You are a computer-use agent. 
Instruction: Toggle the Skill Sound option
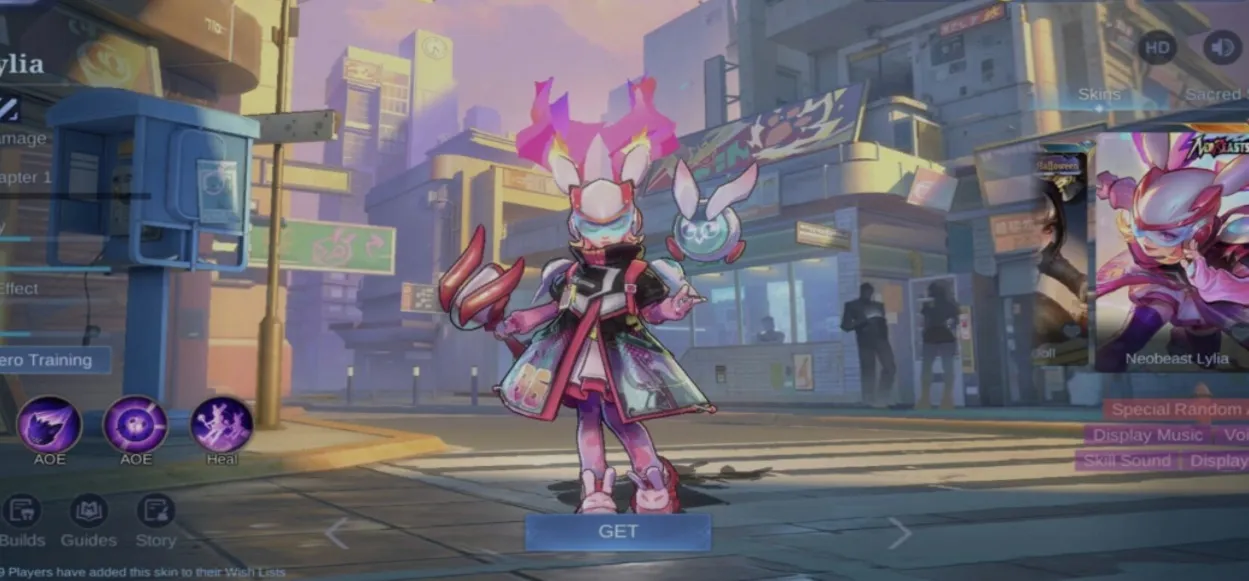[x=1125, y=461]
